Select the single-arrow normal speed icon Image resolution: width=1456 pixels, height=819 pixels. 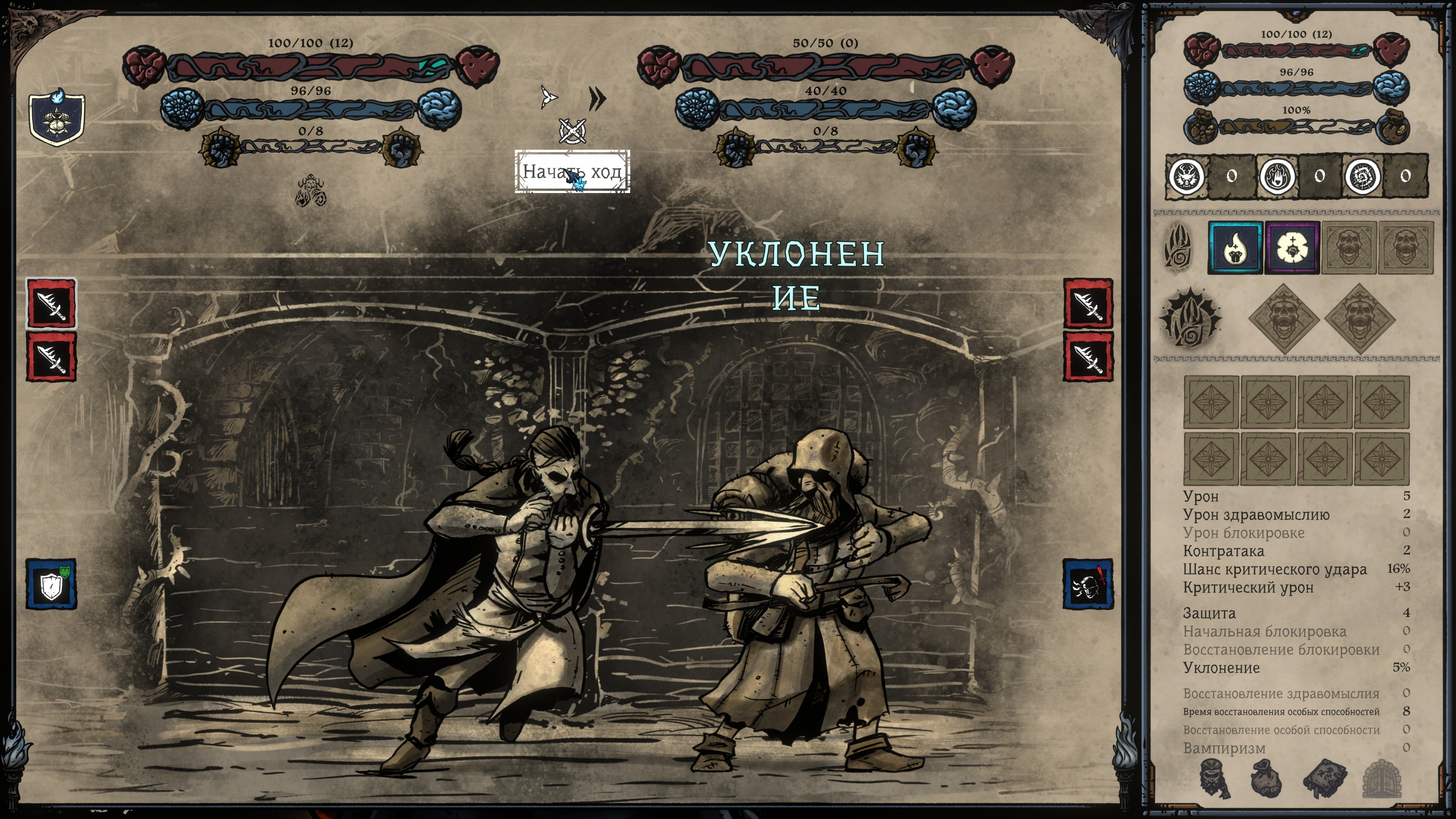(548, 97)
